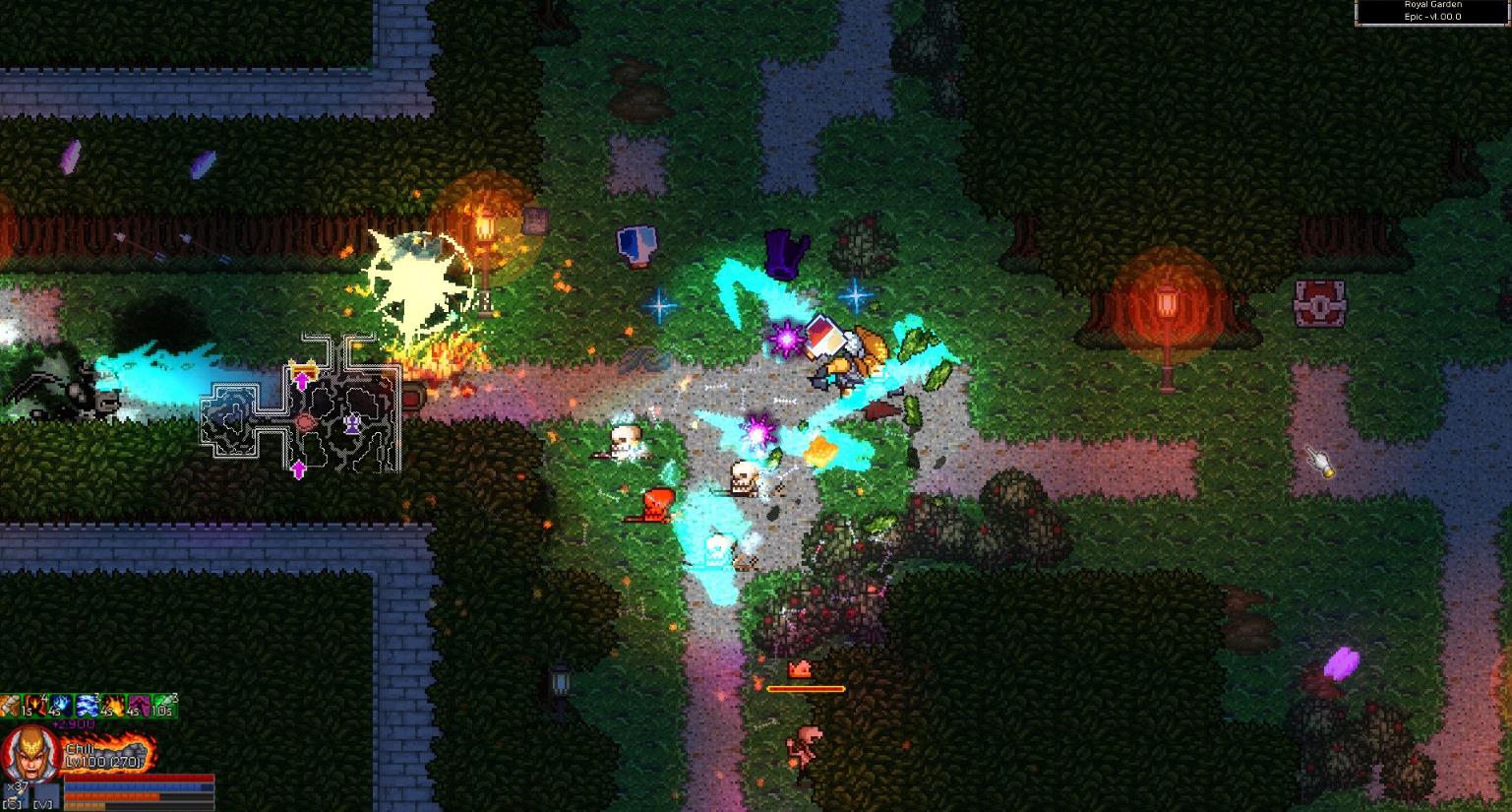1512x812 pixels.
Task: Click the red health bar
Action: tap(138, 778)
